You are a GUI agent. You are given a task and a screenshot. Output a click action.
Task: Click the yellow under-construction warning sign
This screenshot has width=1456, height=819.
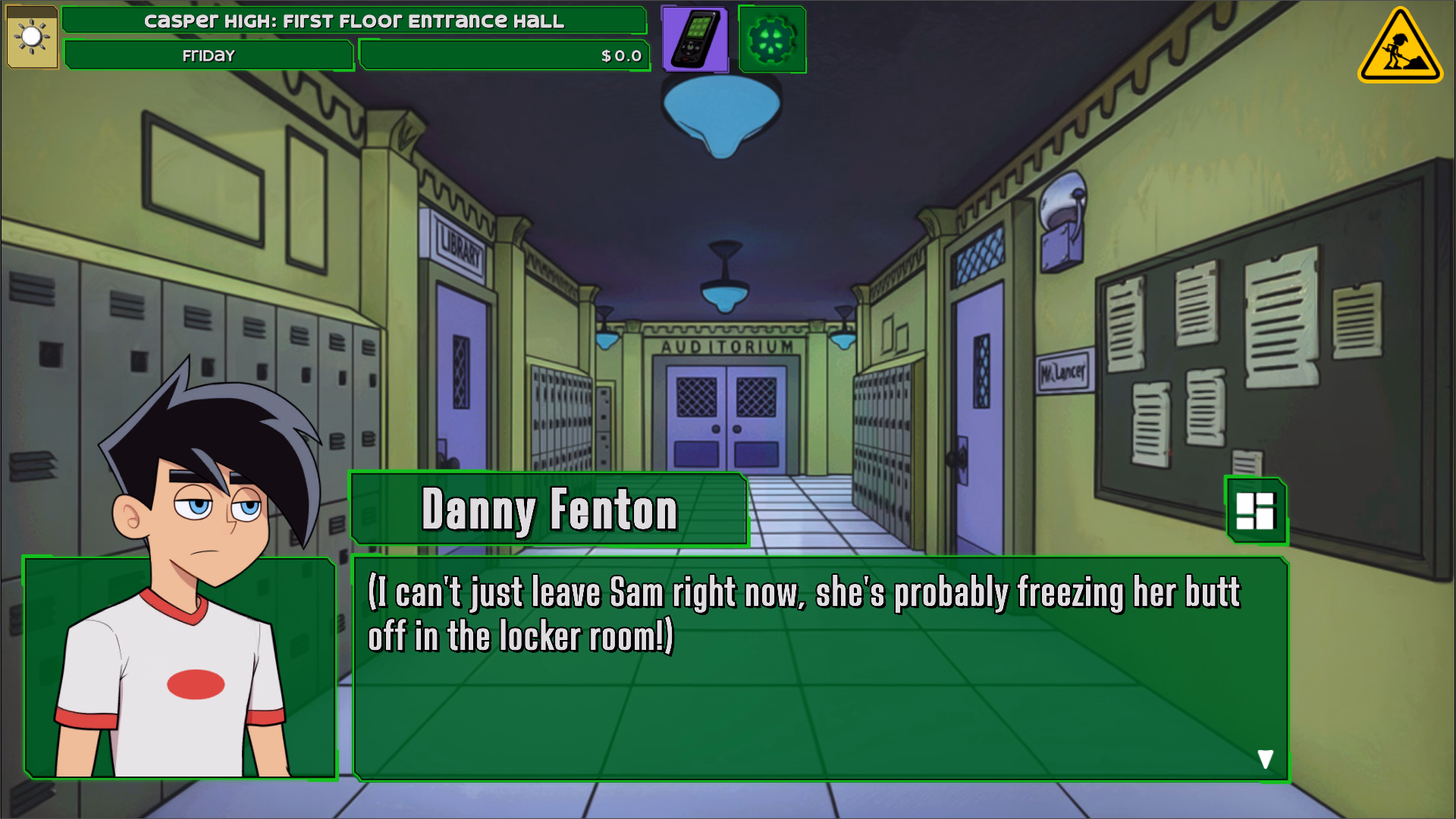coord(1399,48)
